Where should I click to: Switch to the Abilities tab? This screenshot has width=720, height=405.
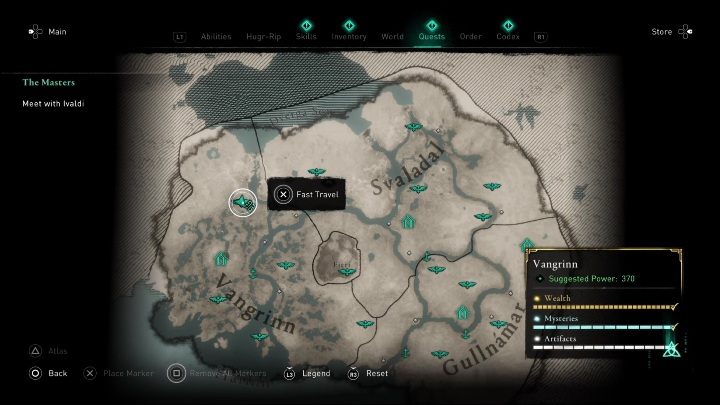coord(216,37)
